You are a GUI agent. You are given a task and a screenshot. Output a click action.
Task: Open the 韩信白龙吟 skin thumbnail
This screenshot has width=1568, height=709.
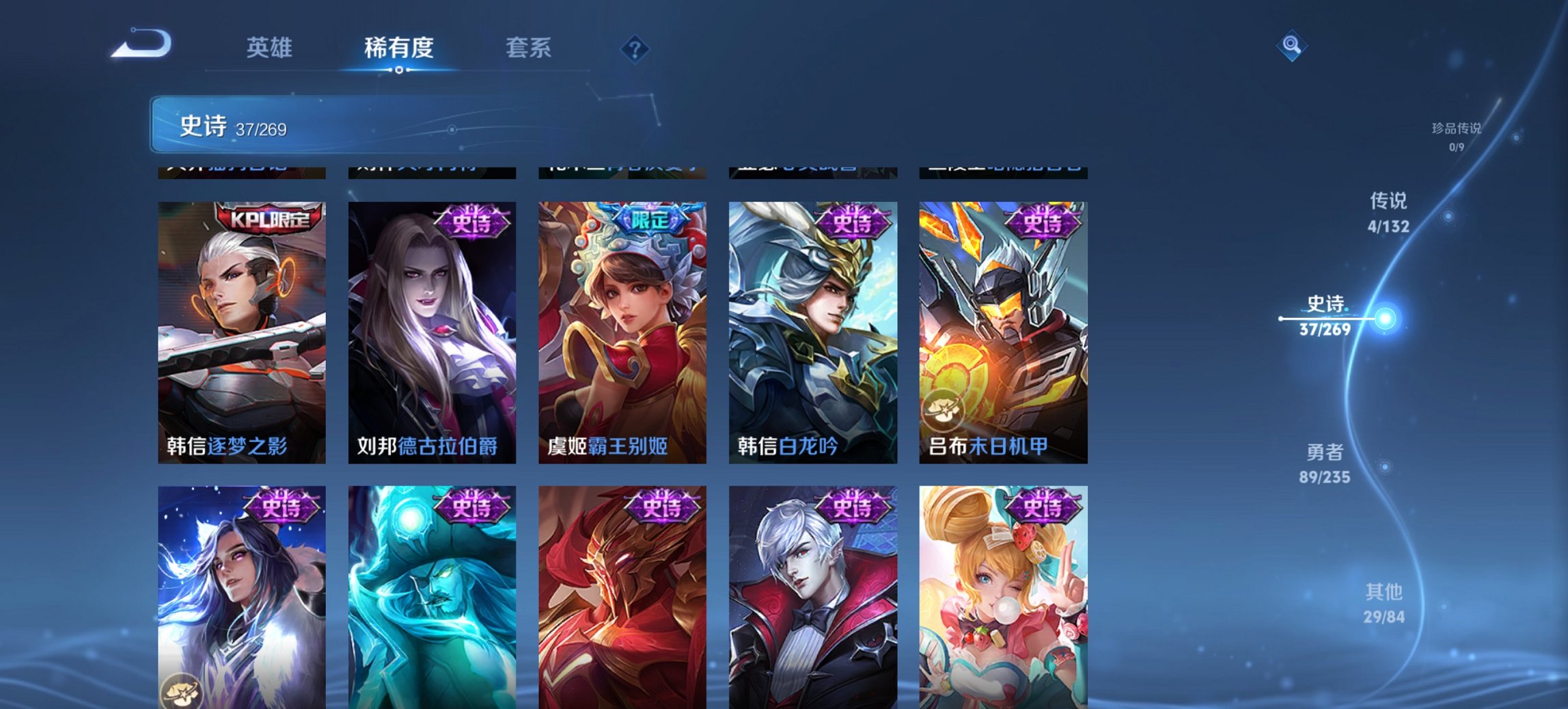(813, 328)
